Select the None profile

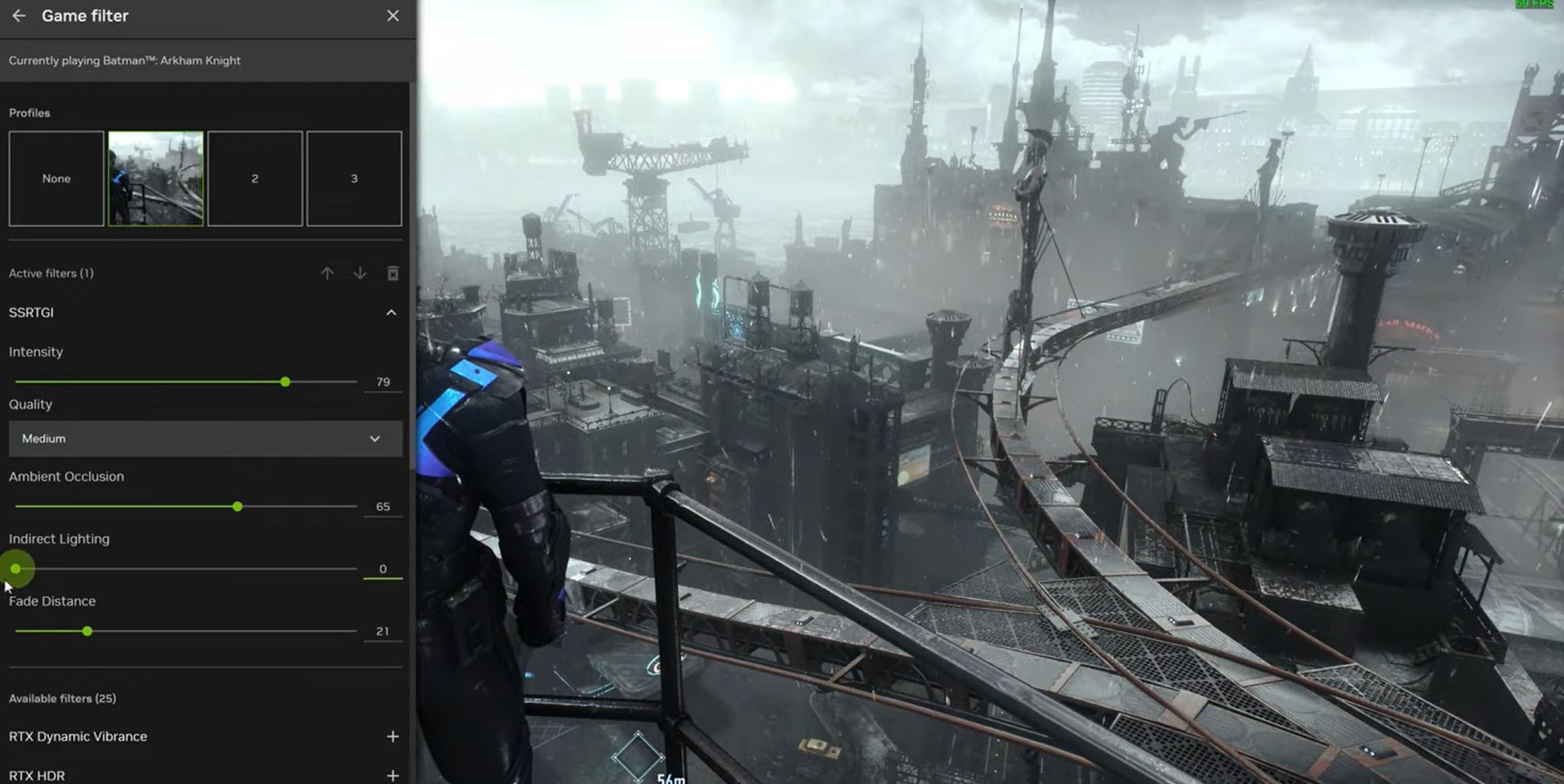(57, 179)
